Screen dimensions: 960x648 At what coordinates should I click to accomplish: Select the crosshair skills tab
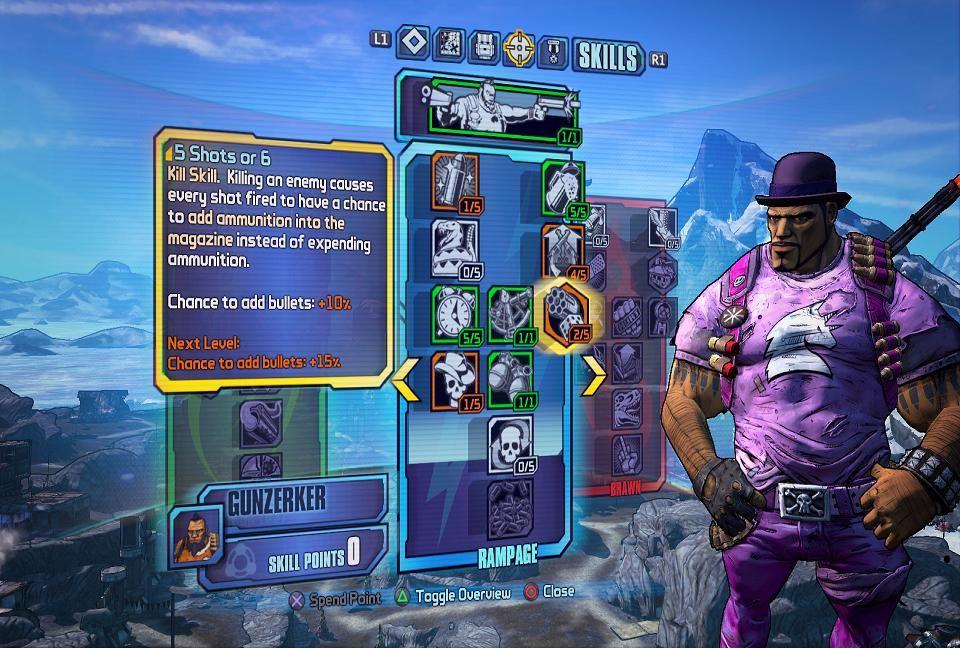[520, 46]
